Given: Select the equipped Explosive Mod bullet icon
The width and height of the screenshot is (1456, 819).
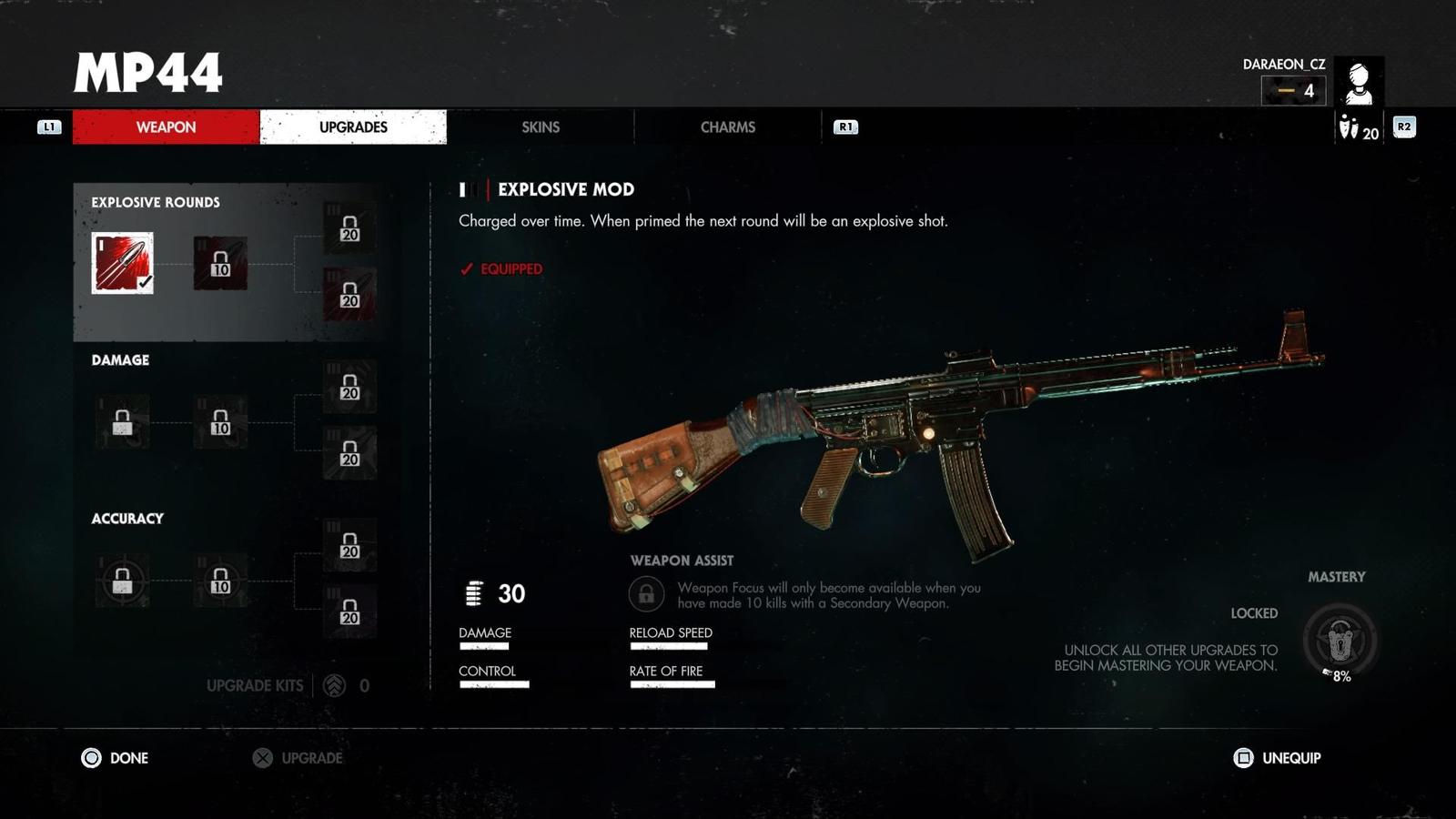Looking at the screenshot, I should point(123,263).
